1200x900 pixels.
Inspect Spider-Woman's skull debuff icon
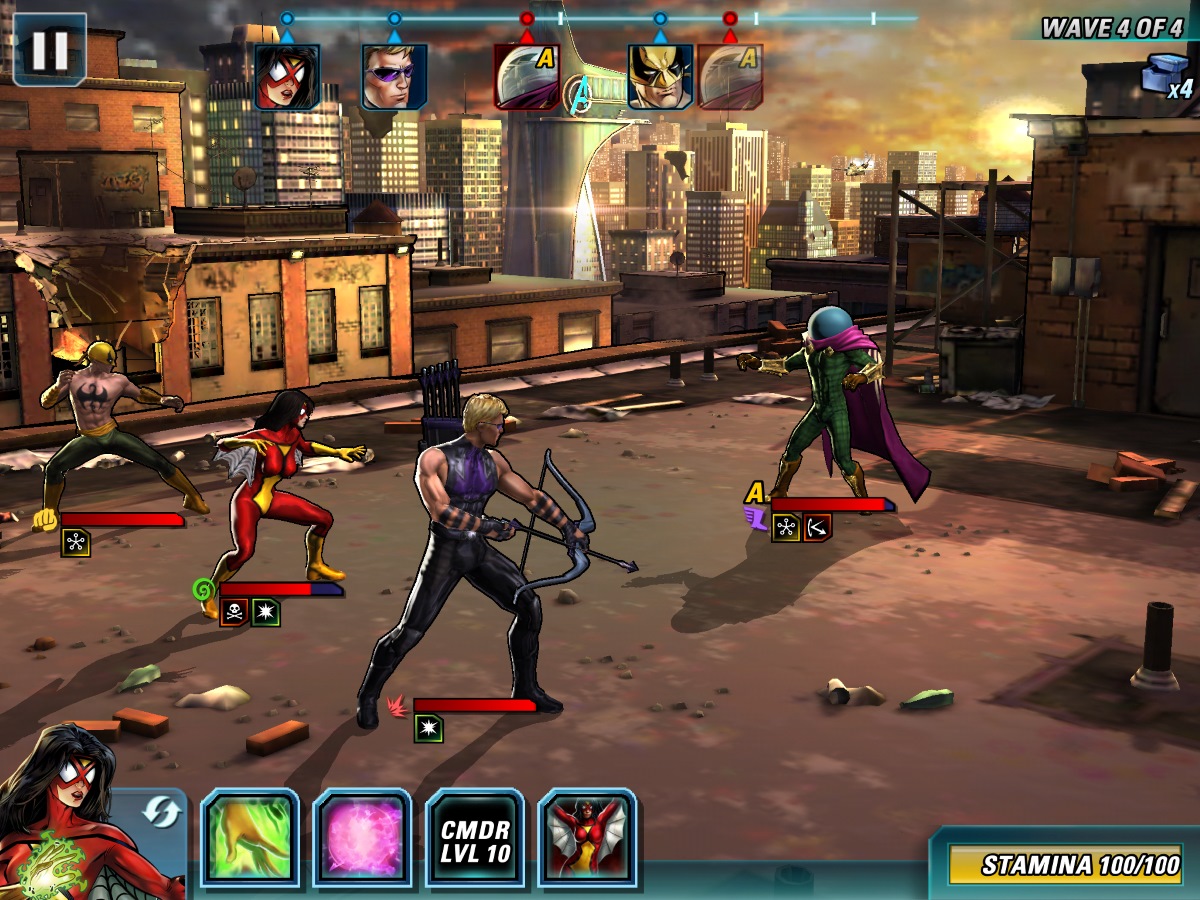(234, 612)
